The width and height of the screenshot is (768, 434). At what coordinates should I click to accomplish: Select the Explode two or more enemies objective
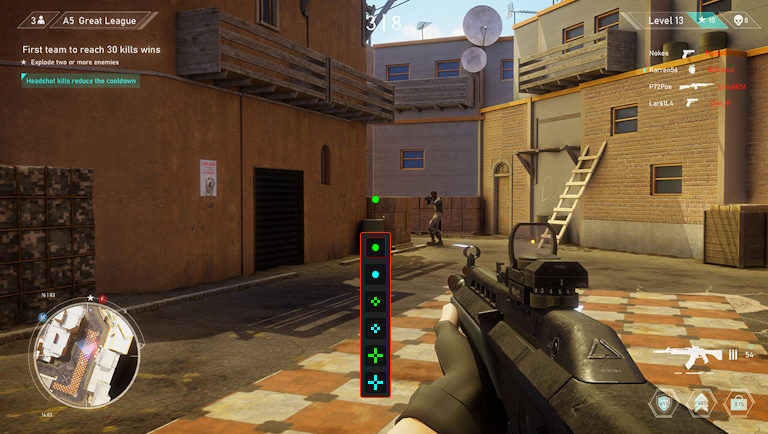click(x=75, y=63)
